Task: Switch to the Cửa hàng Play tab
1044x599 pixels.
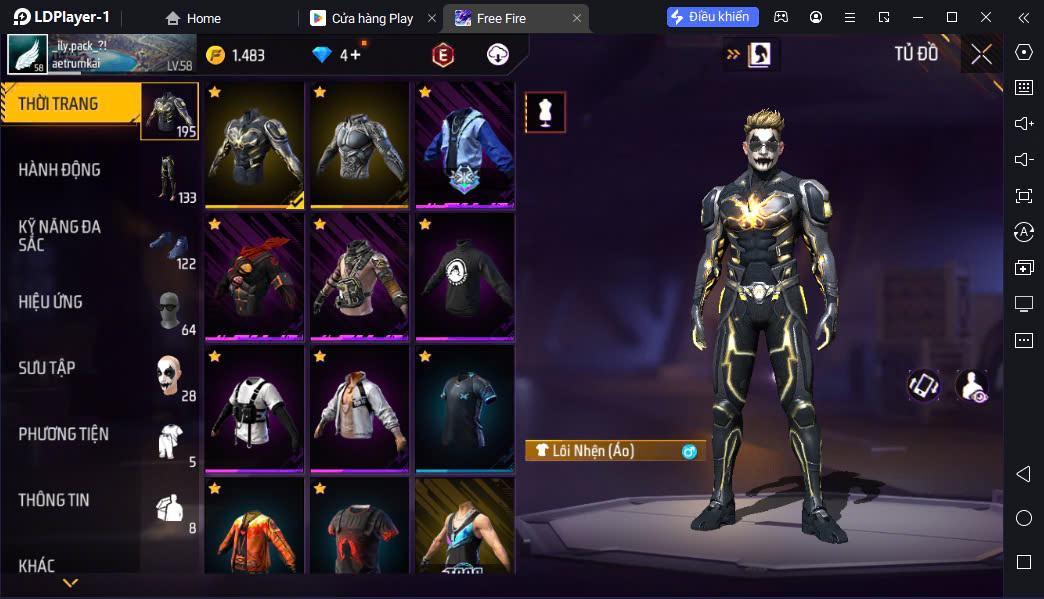Action: point(372,18)
